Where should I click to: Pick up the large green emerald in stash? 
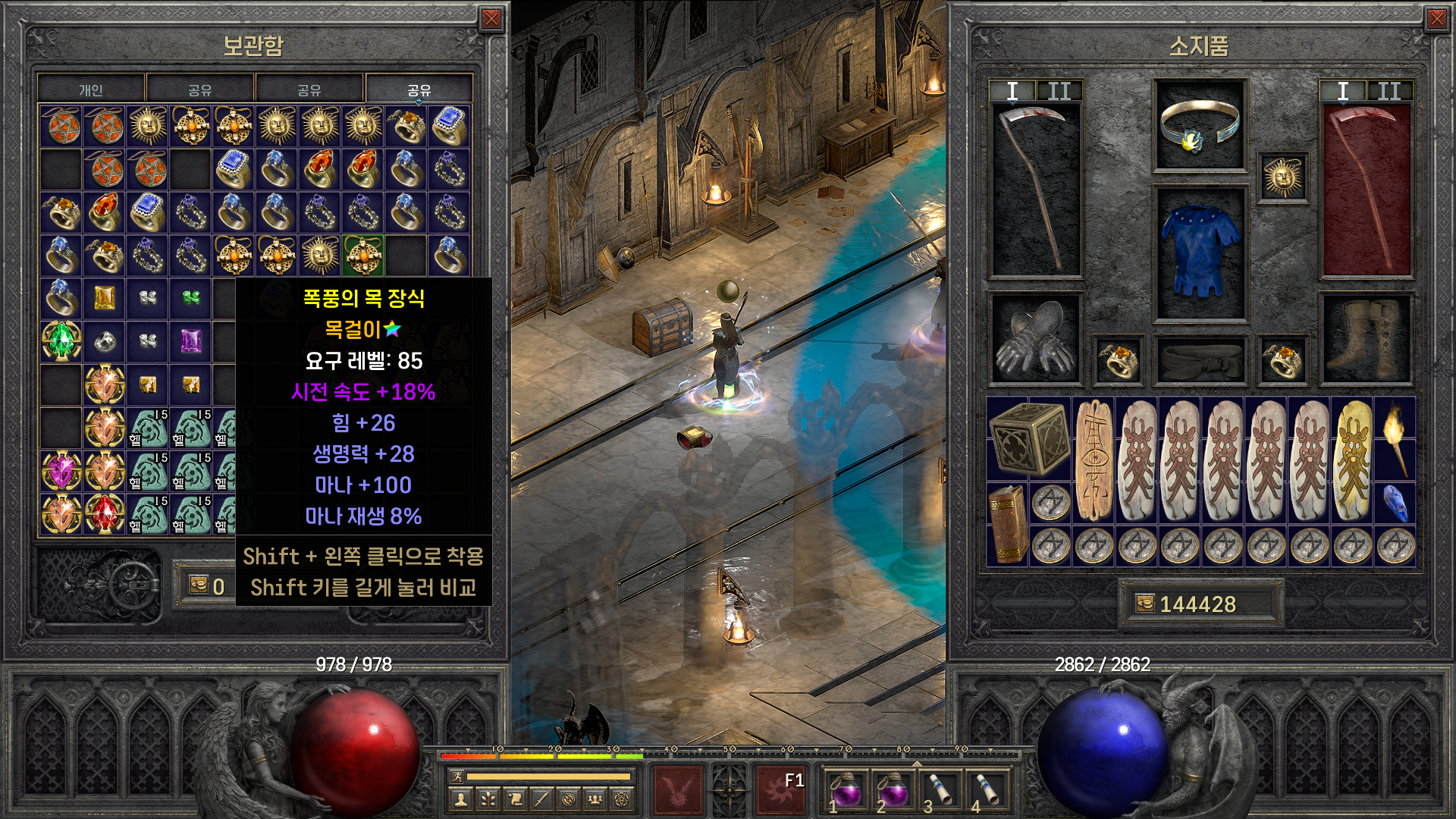click(x=61, y=340)
